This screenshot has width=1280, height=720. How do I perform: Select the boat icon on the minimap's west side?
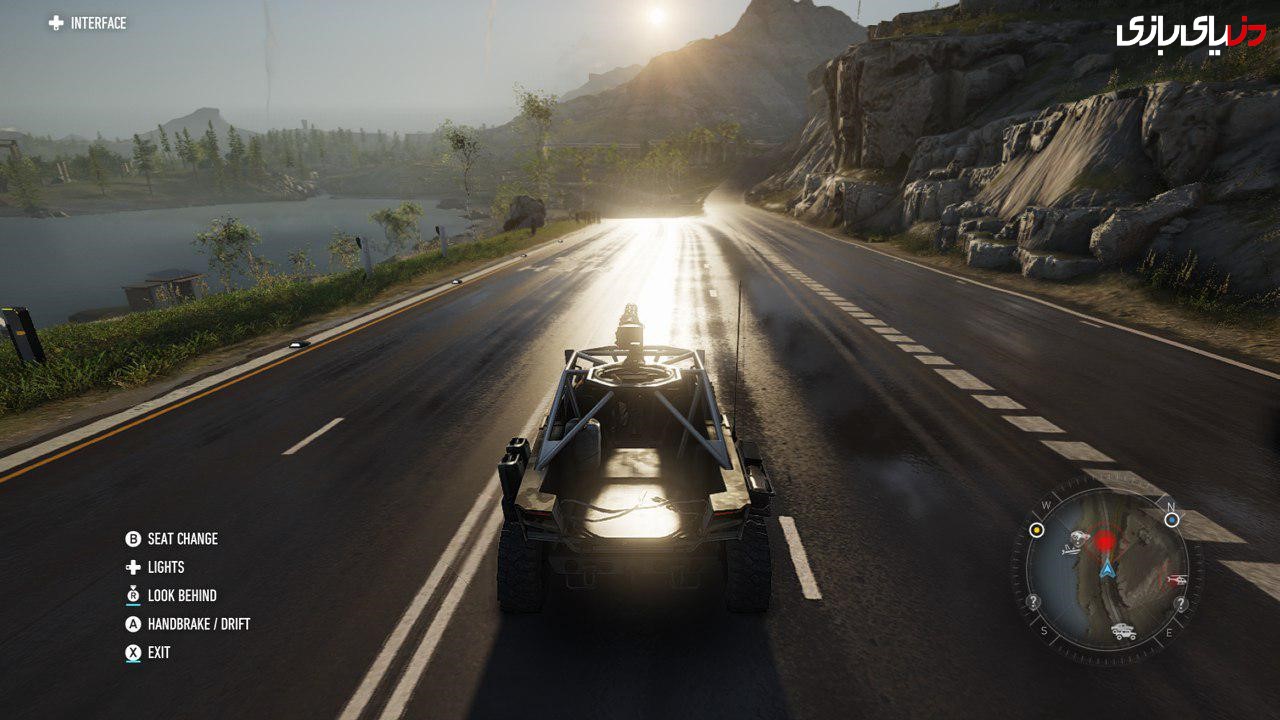[1068, 549]
